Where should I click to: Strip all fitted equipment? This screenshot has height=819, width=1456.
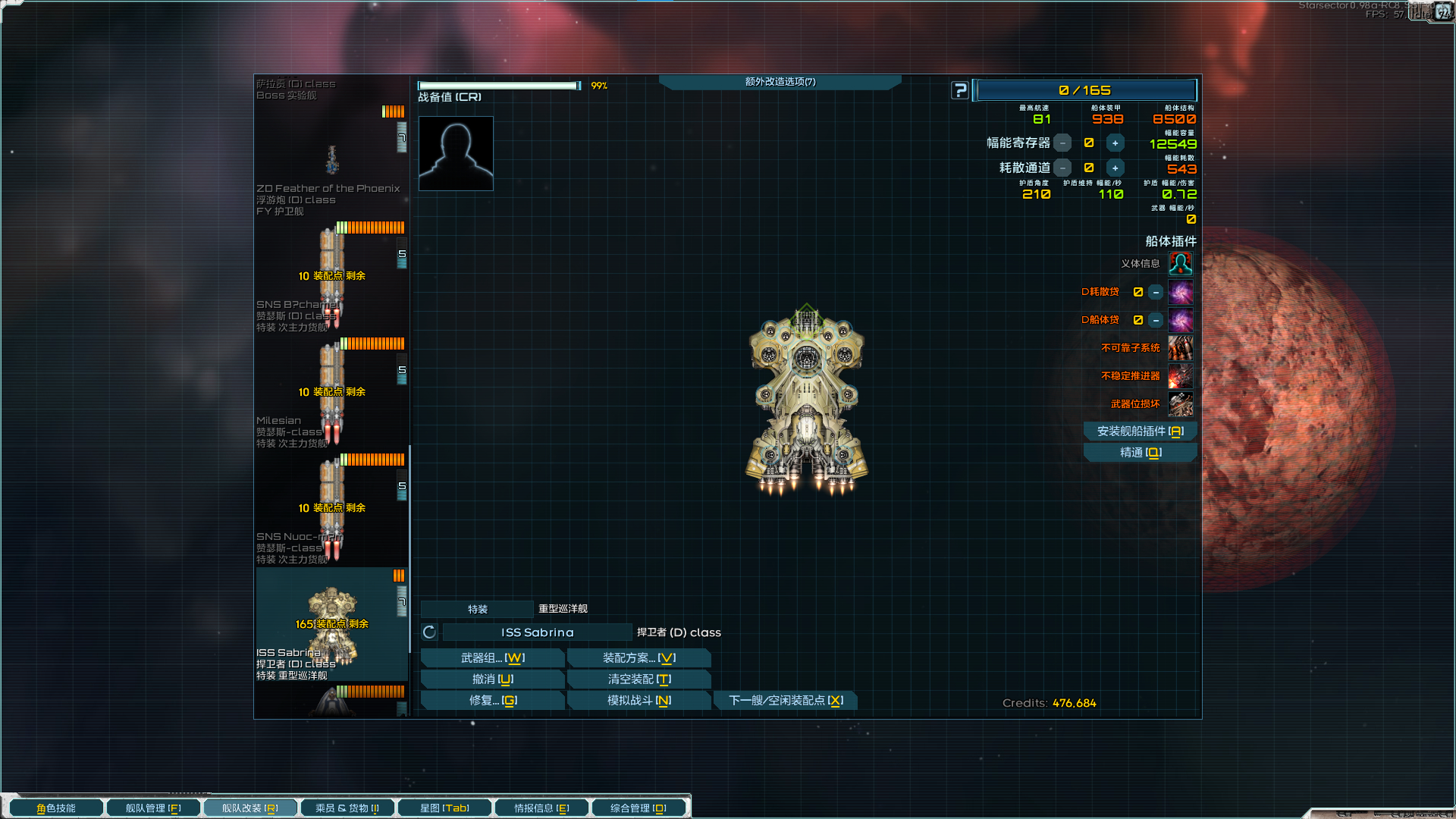(x=639, y=679)
